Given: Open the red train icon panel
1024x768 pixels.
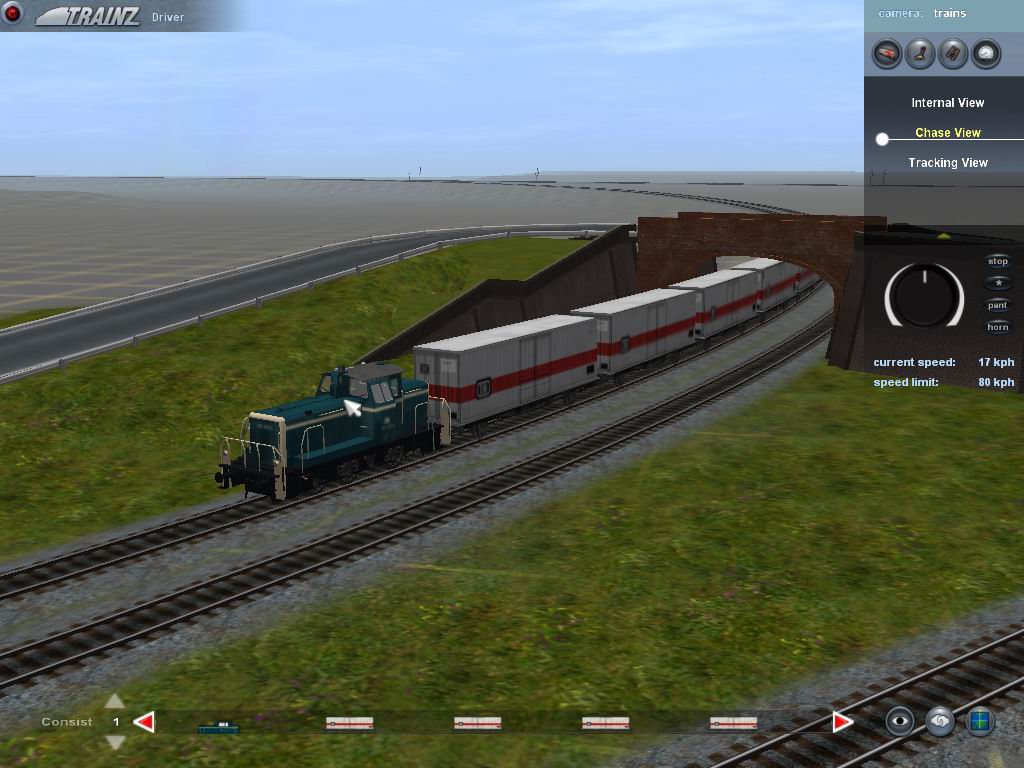Looking at the screenshot, I should point(887,53).
